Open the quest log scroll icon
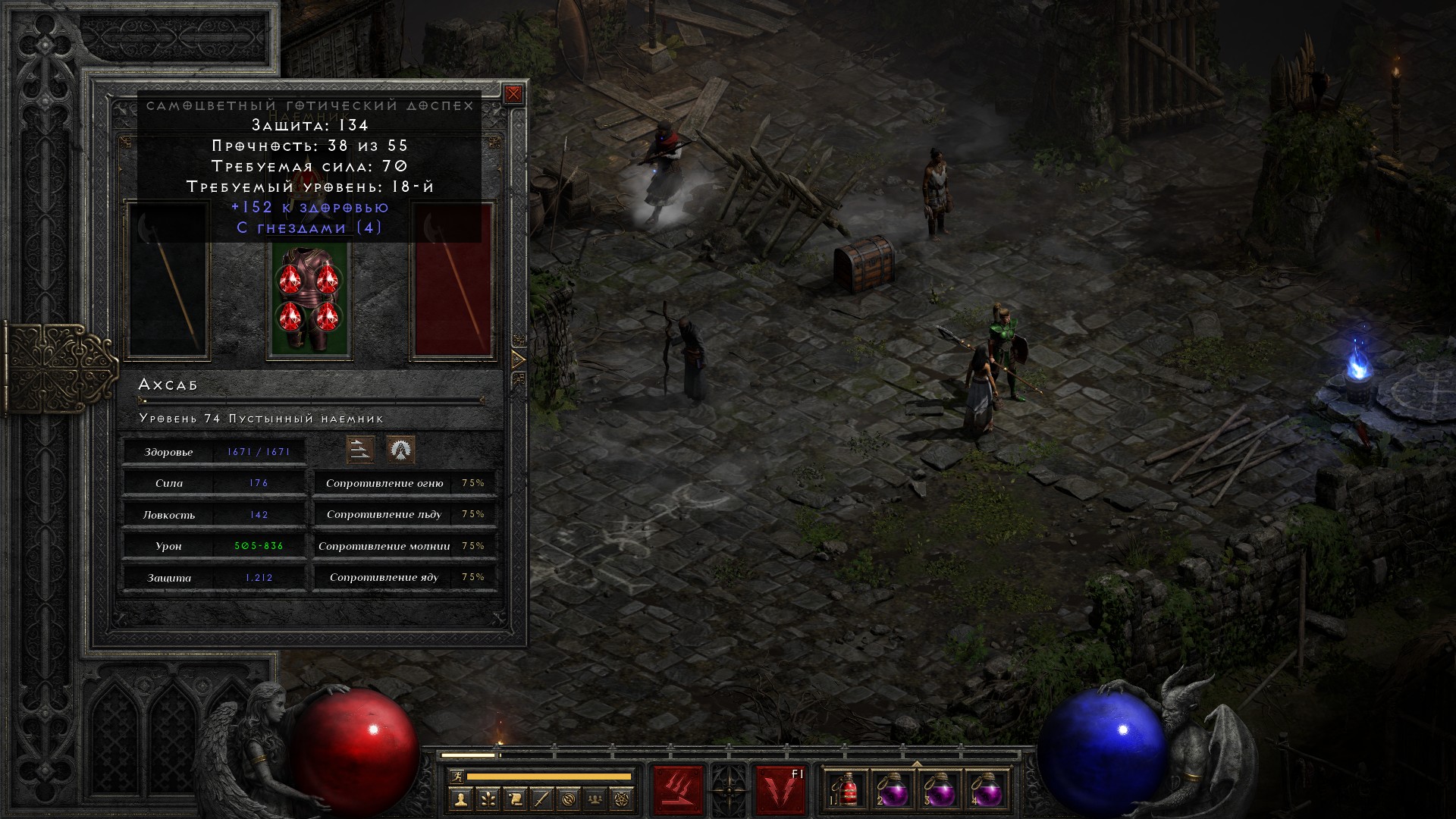 tap(514, 799)
